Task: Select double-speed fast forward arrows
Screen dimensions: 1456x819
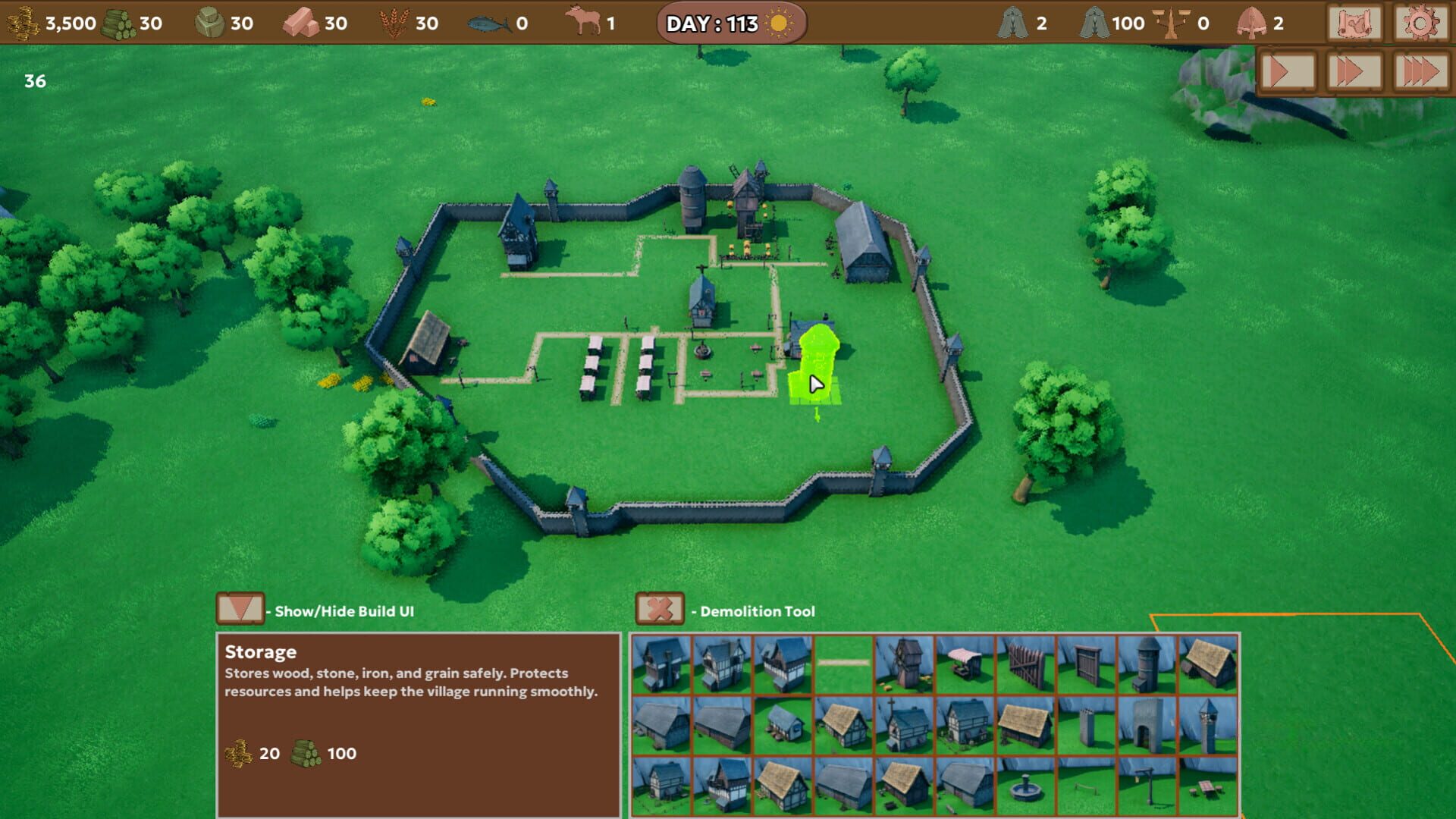Action: [1353, 73]
